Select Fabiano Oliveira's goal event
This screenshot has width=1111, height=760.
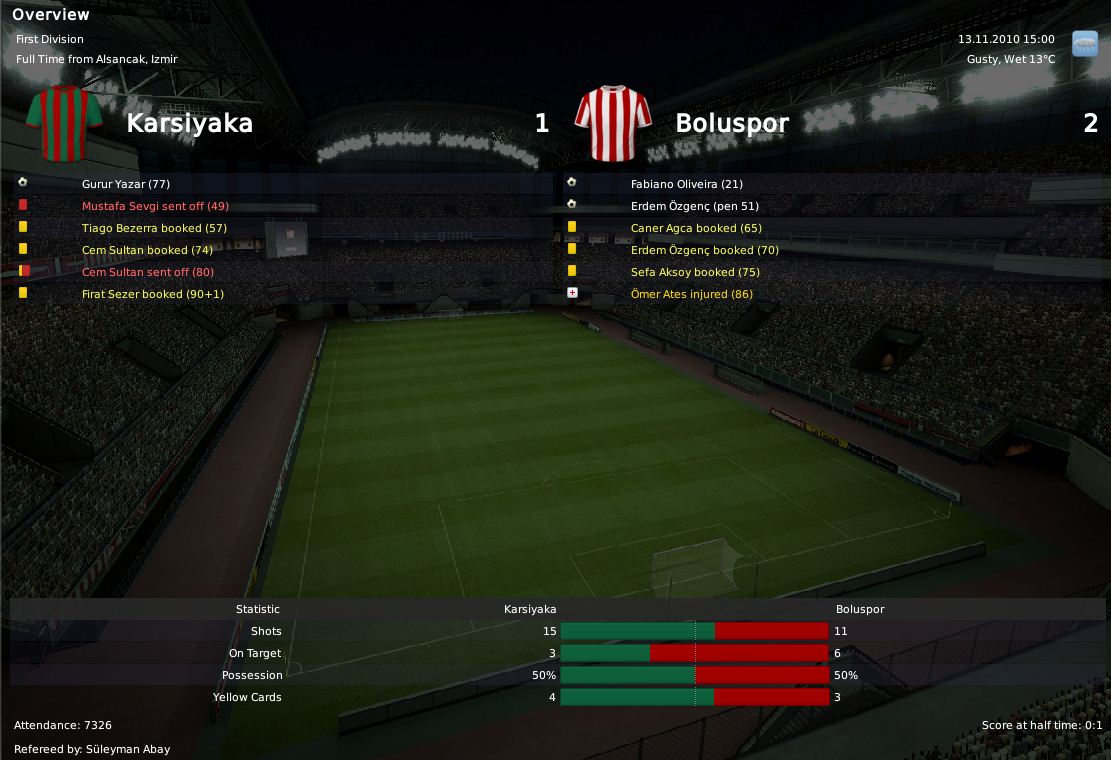[686, 184]
